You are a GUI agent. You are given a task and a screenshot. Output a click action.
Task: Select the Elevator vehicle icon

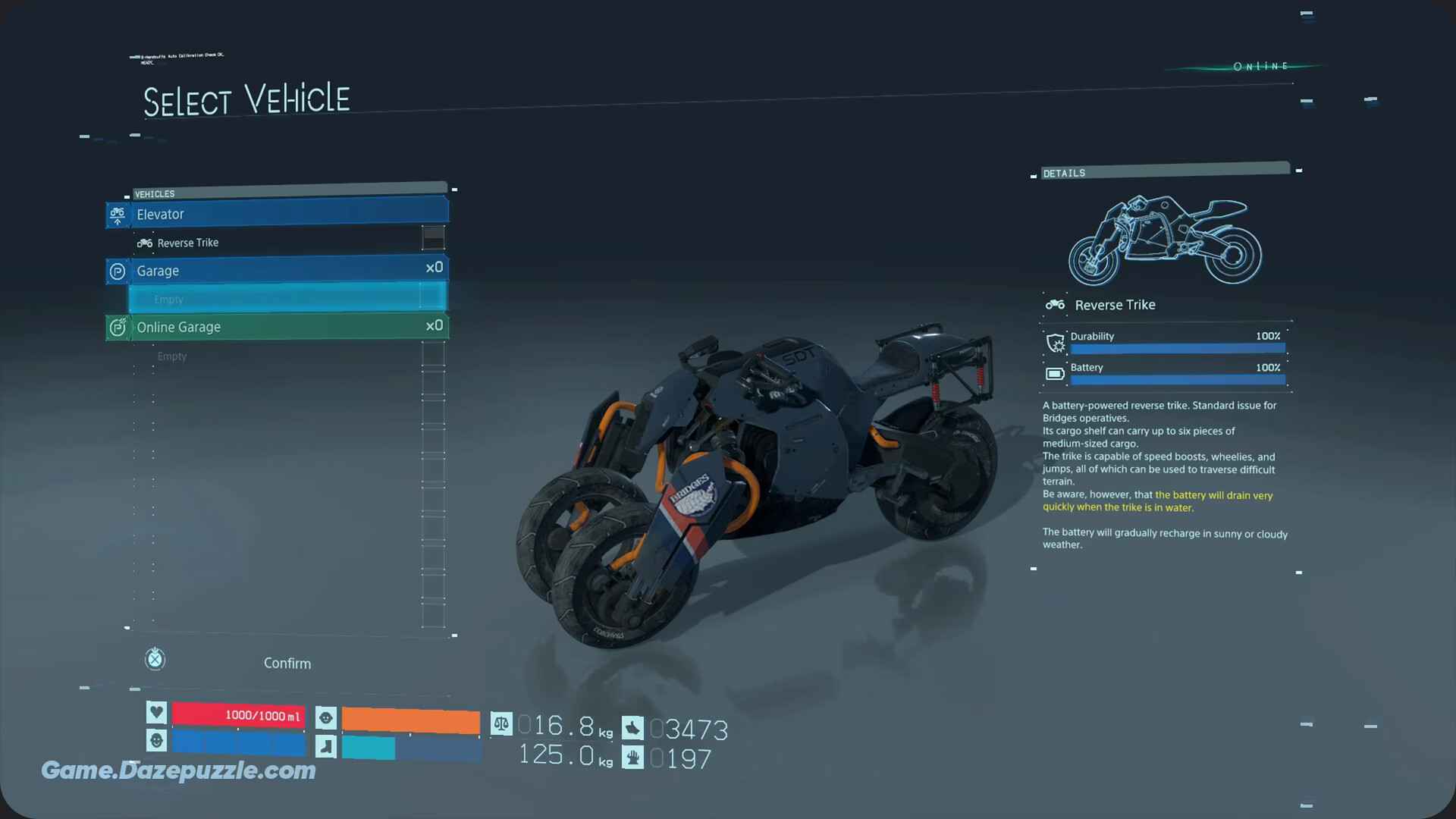pyautogui.click(x=117, y=215)
